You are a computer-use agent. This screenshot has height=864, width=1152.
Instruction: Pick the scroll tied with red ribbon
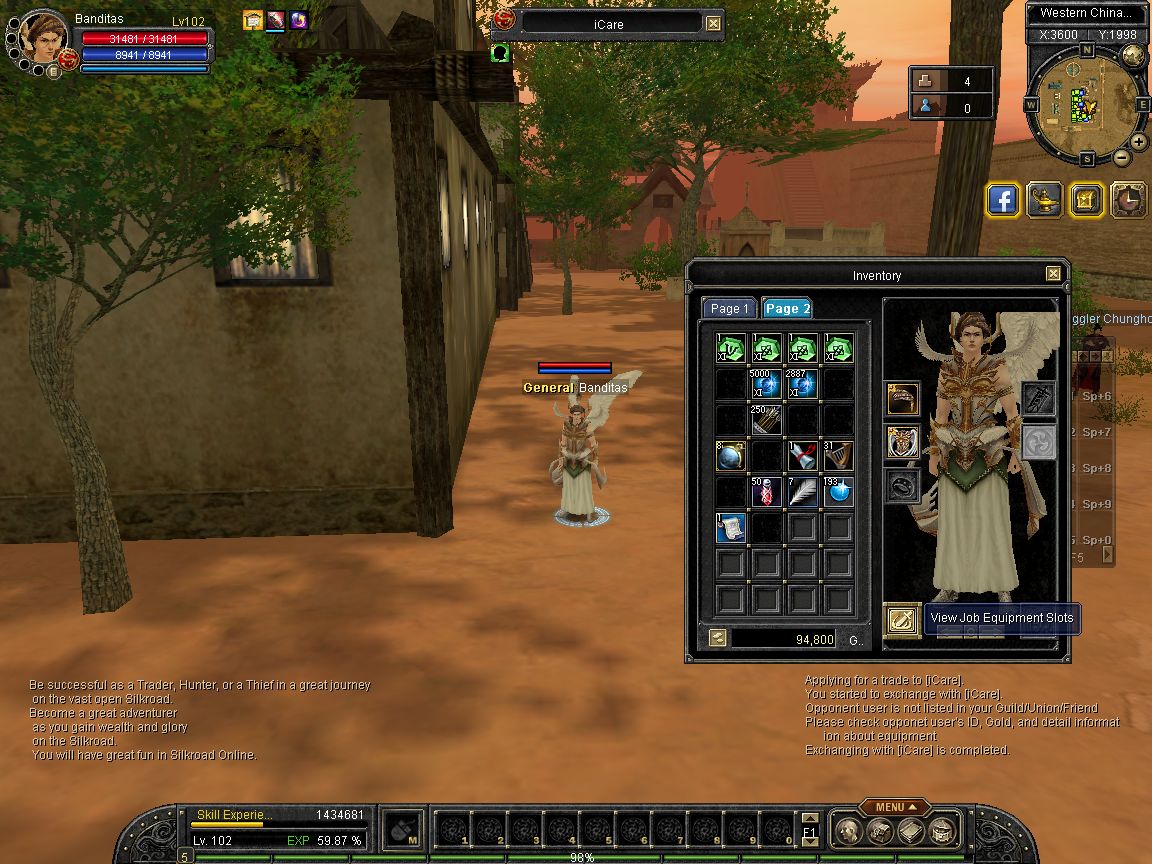click(x=803, y=456)
